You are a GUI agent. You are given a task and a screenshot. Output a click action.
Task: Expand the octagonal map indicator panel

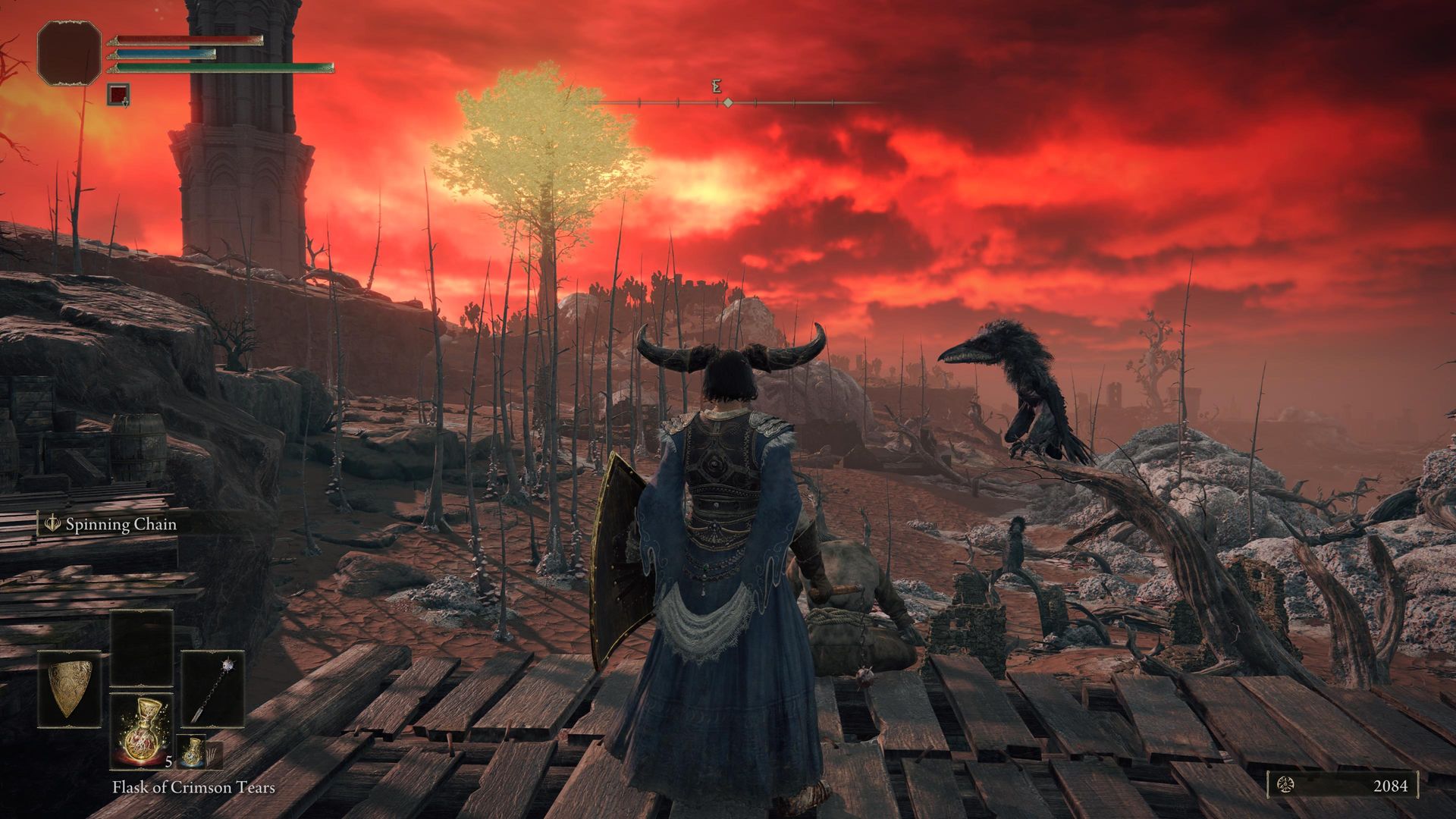point(70,52)
